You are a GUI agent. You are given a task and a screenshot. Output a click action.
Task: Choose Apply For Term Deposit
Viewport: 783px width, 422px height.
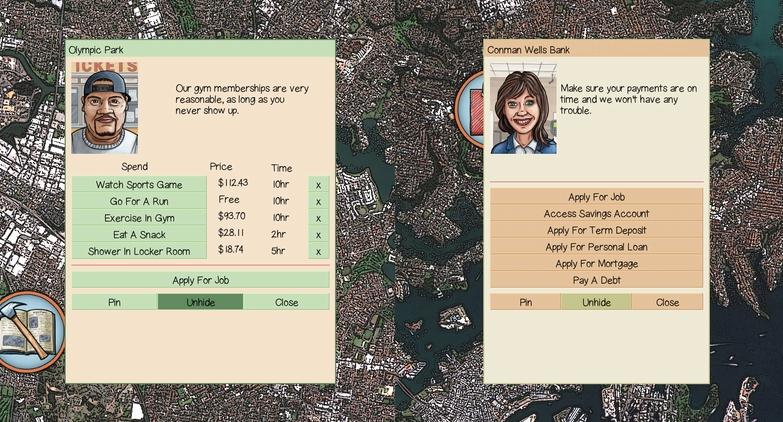pyautogui.click(x=596, y=230)
